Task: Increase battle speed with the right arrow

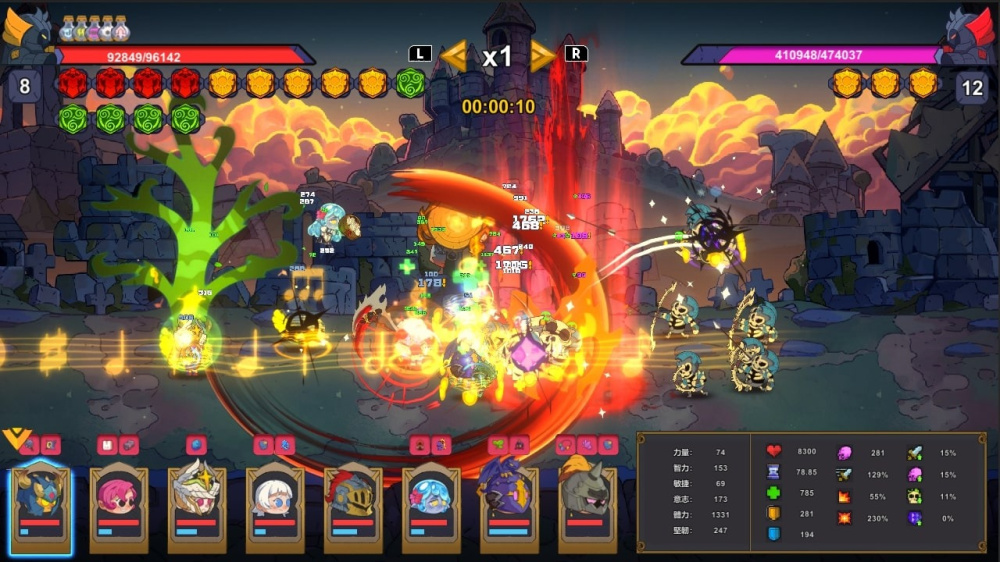Action: point(541,55)
